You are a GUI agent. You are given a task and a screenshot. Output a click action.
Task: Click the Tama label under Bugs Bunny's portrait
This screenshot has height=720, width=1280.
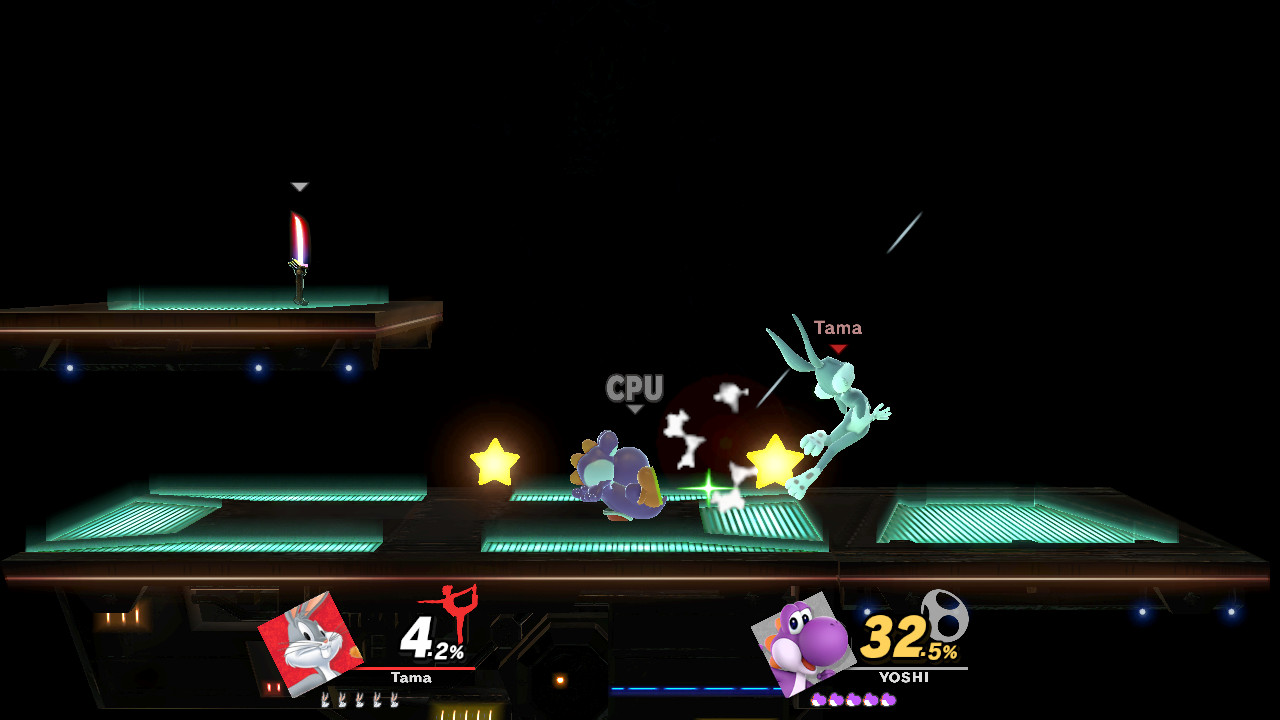(412, 678)
